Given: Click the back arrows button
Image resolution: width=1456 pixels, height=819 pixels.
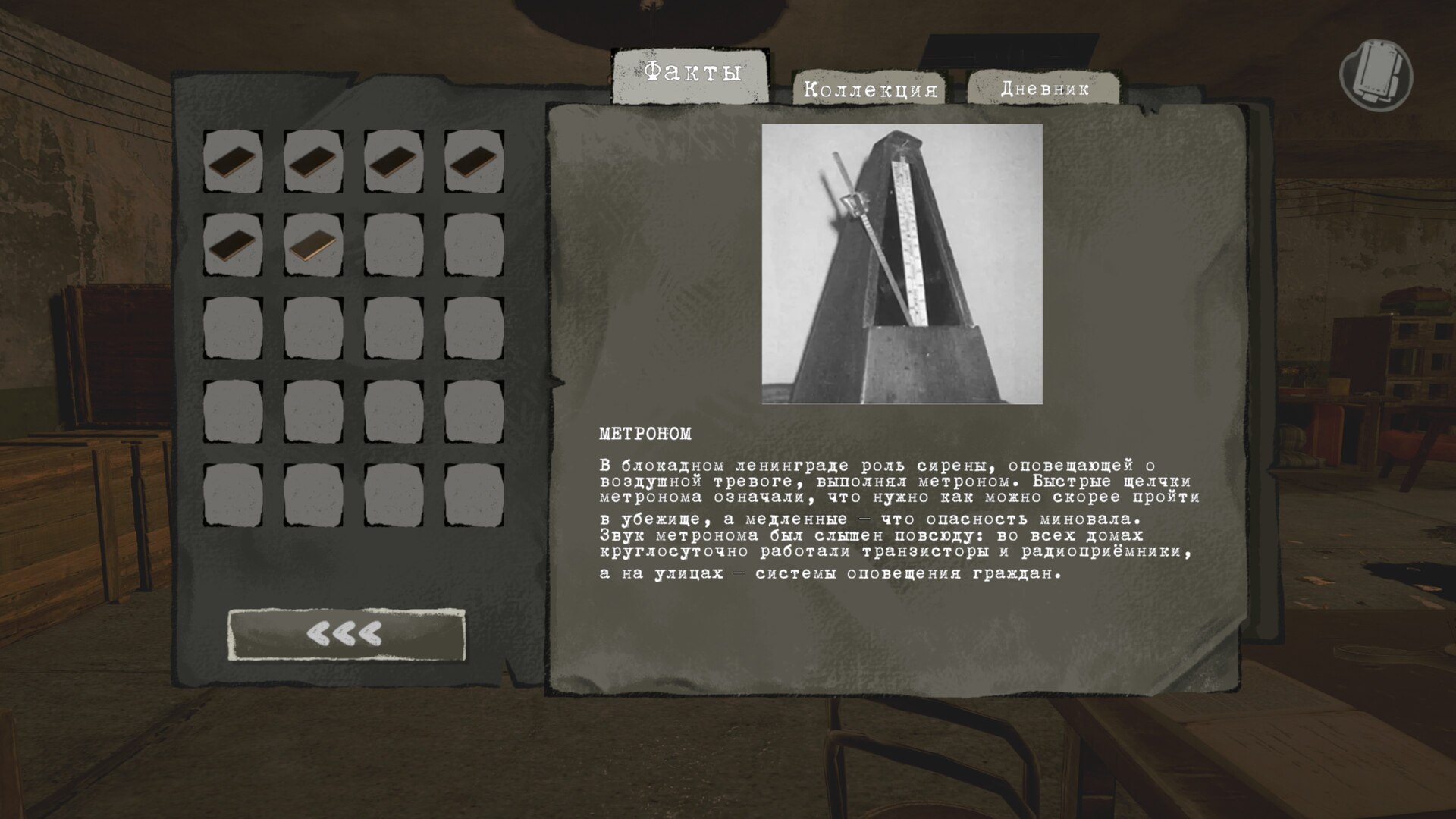Looking at the screenshot, I should (x=347, y=634).
